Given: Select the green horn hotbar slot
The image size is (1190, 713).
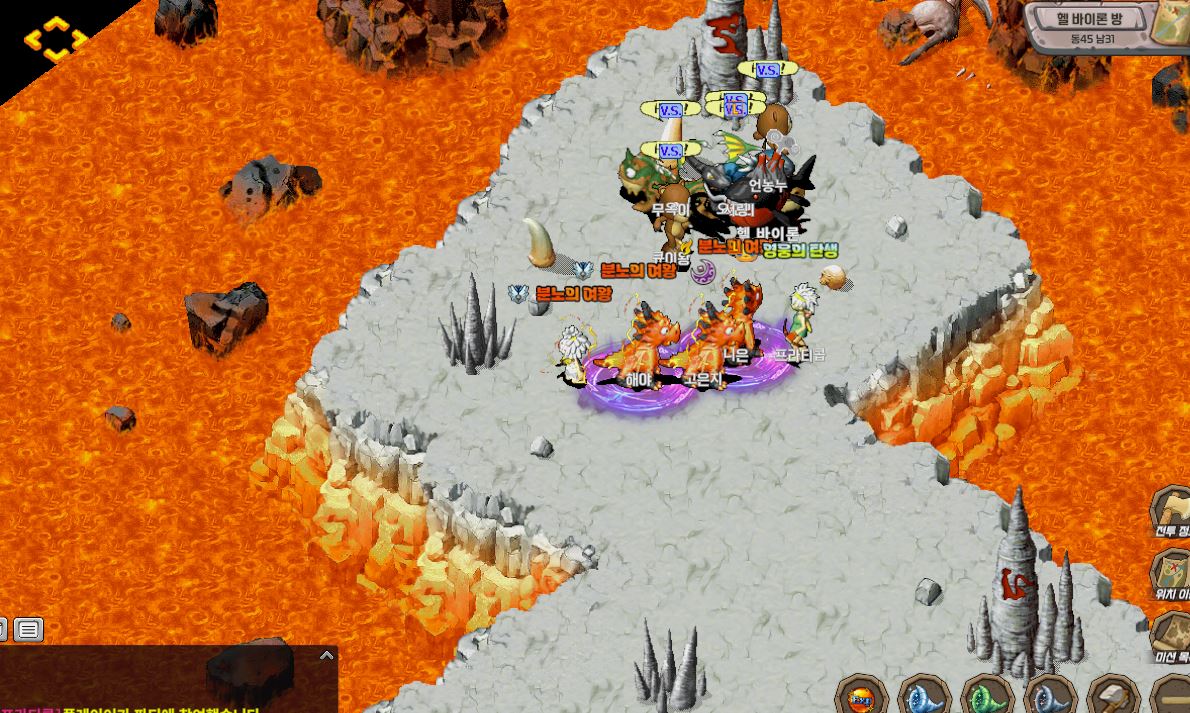Looking at the screenshot, I should click(988, 696).
